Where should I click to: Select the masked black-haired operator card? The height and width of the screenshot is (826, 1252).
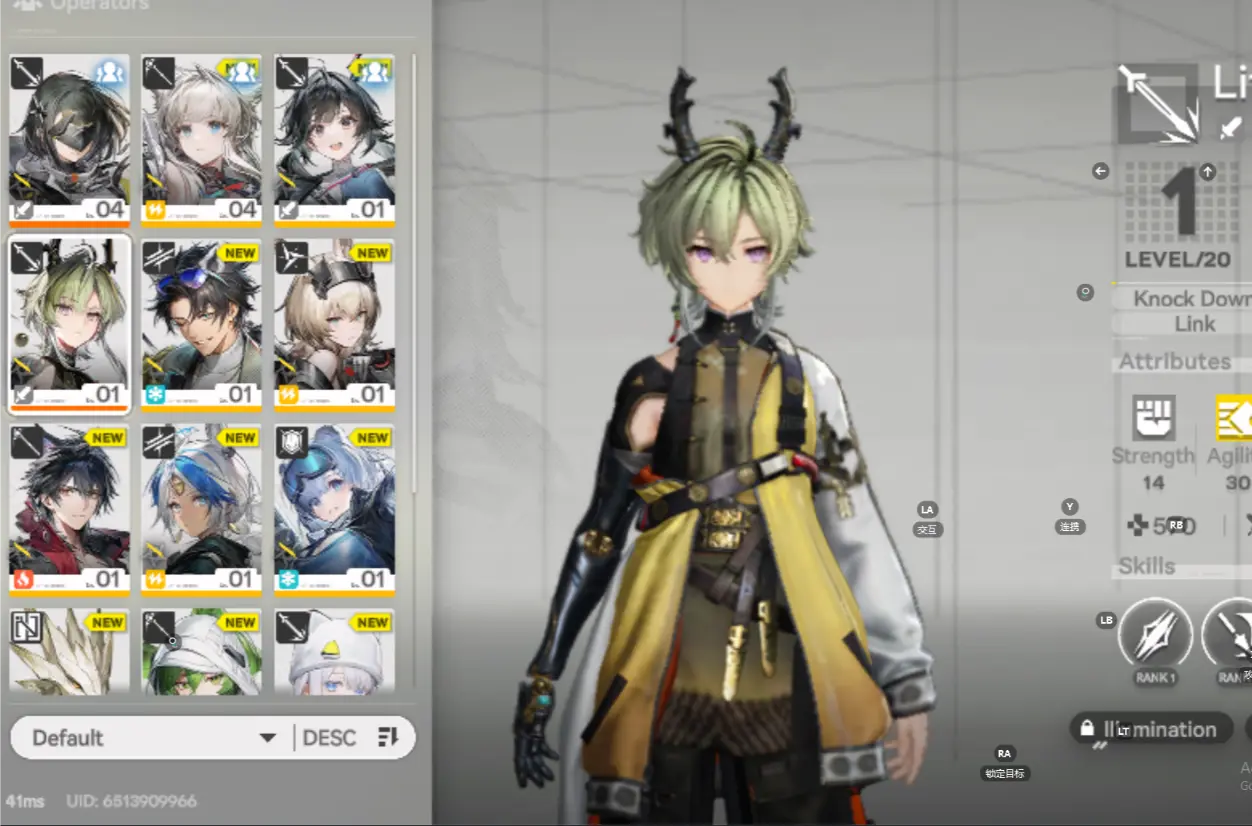tap(69, 140)
